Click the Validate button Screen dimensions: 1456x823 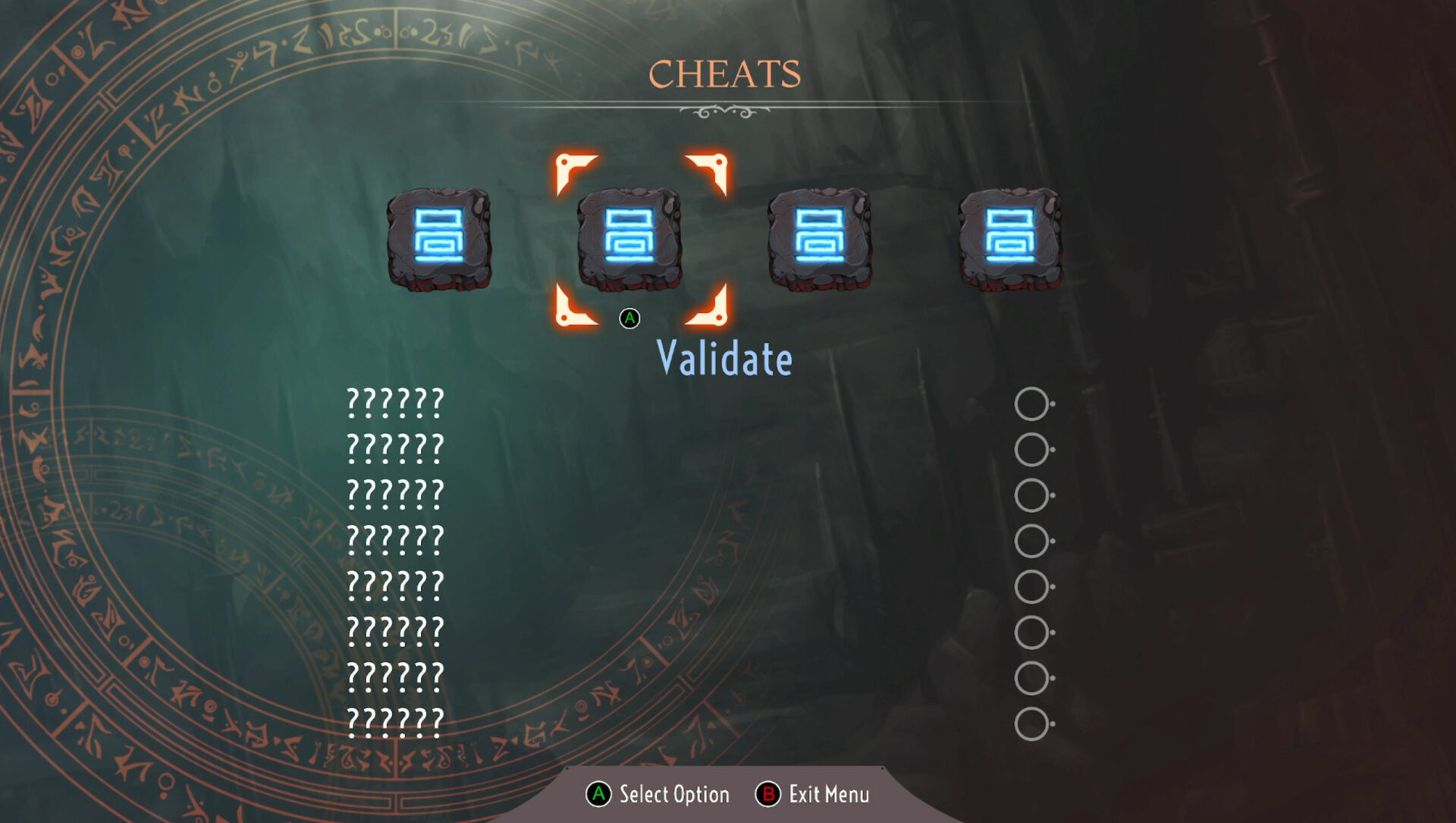pos(723,359)
